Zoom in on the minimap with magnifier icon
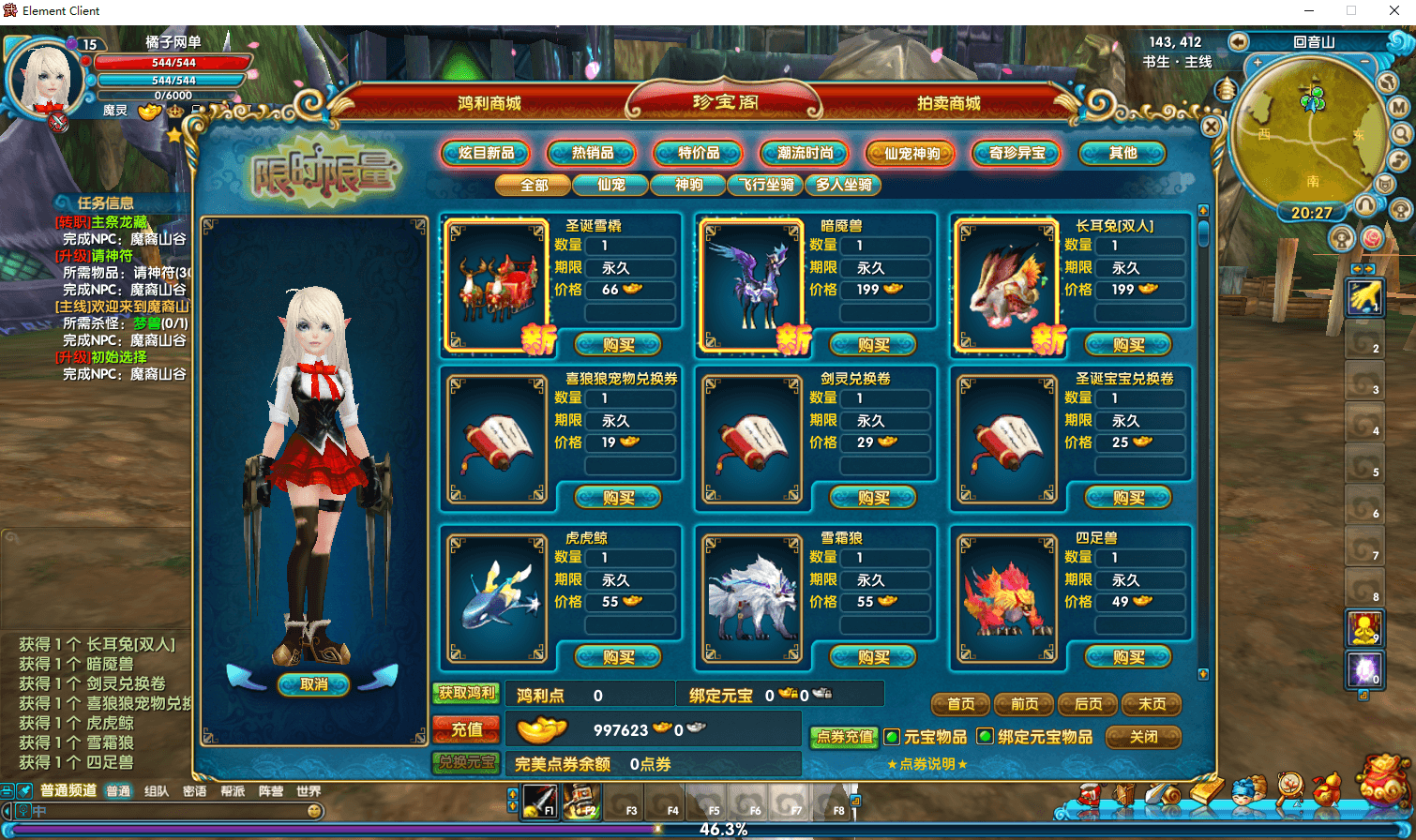The width and height of the screenshot is (1416, 840). pyautogui.click(x=1402, y=133)
